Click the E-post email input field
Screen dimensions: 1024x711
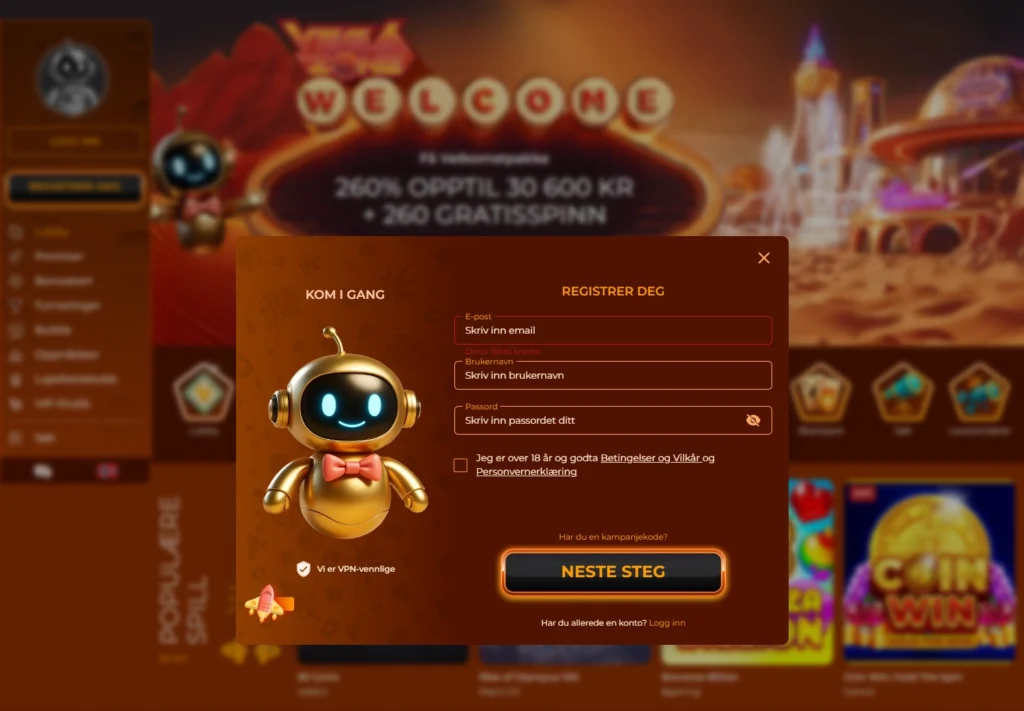612,330
